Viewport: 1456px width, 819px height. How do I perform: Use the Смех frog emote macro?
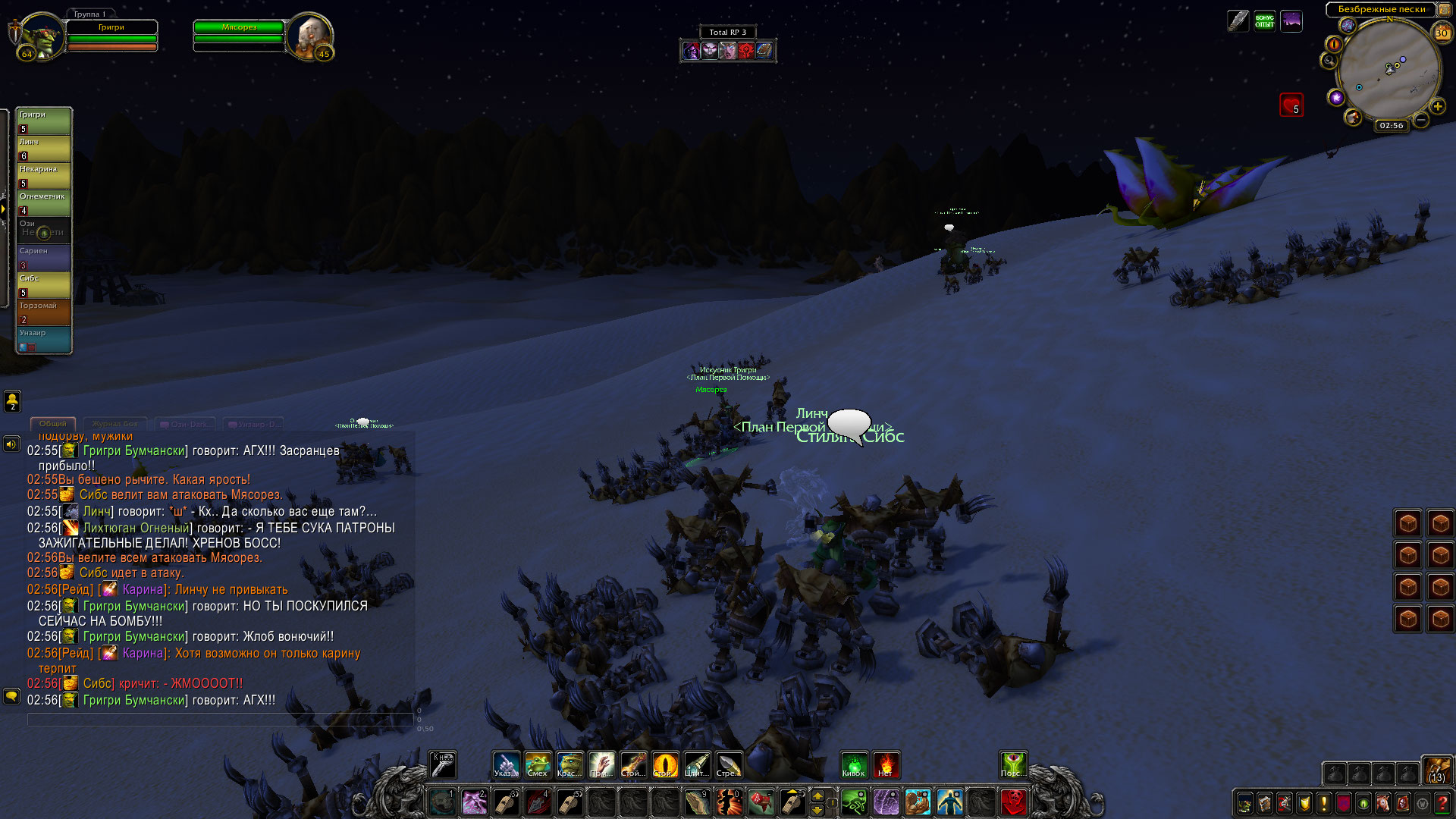click(x=538, y=764)
